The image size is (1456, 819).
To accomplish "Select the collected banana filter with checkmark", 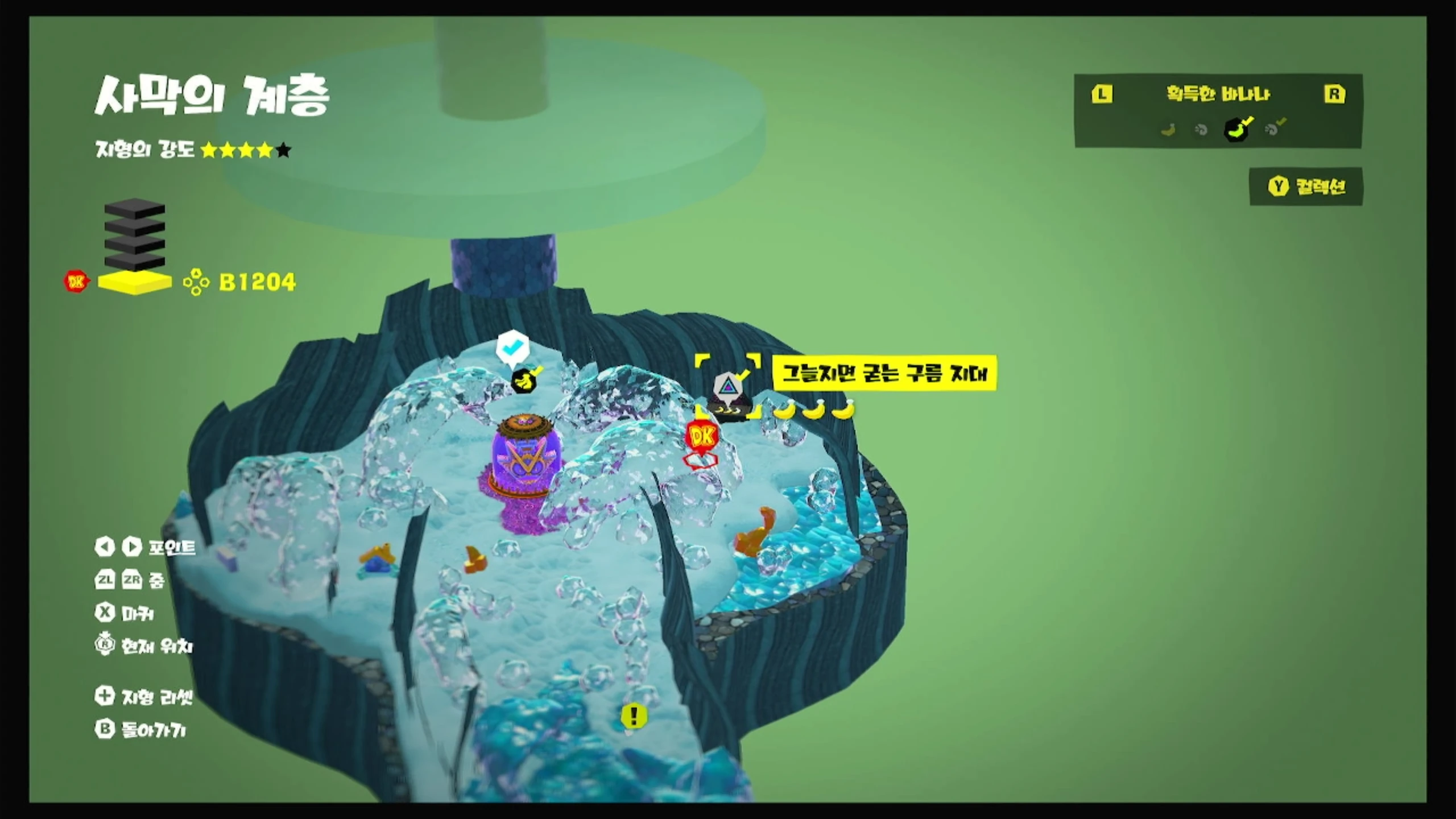I will coord(1238,129).
